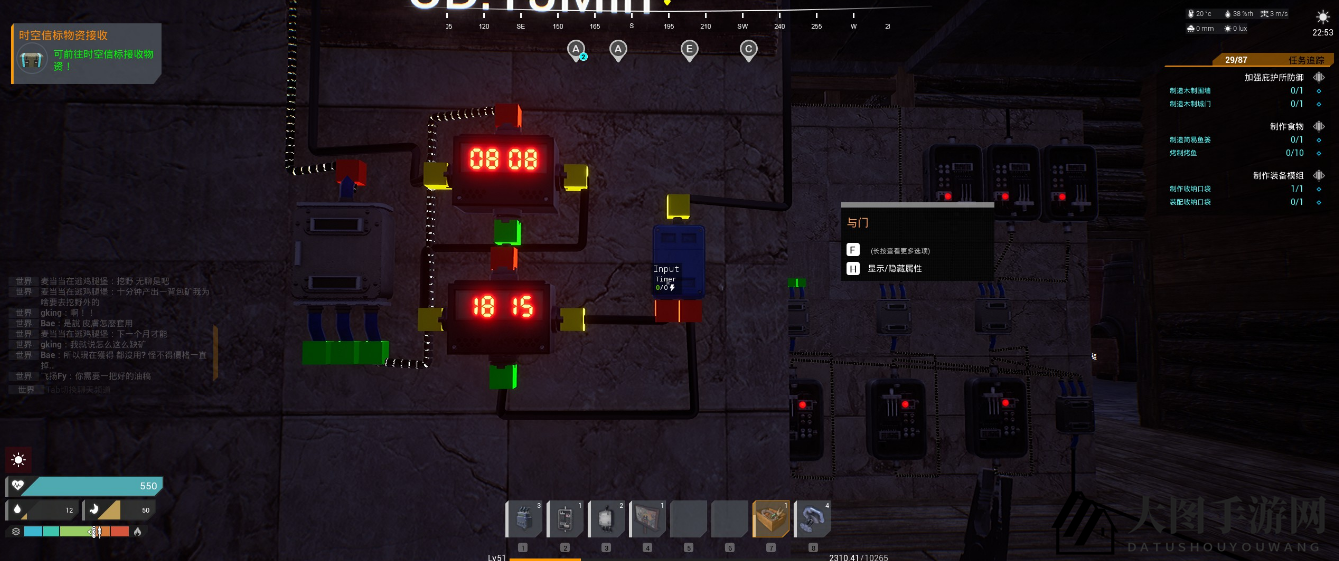Image resolution: width=1339 pixels, height=561 pixels.
Task: Select the framed painting in hotbar slot 4
Action: (647, 520)
